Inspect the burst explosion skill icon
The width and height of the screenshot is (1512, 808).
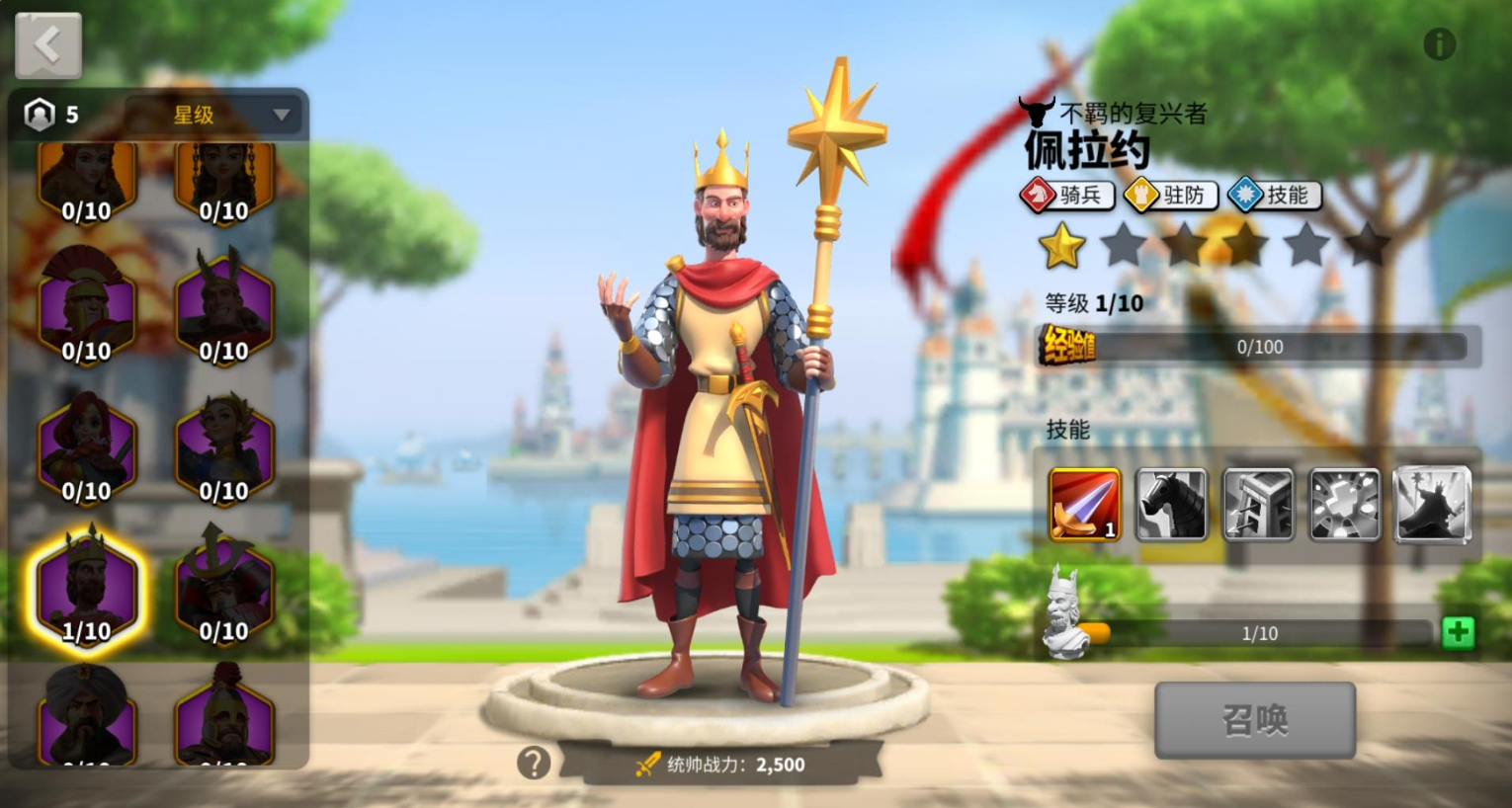[1345, 505]
